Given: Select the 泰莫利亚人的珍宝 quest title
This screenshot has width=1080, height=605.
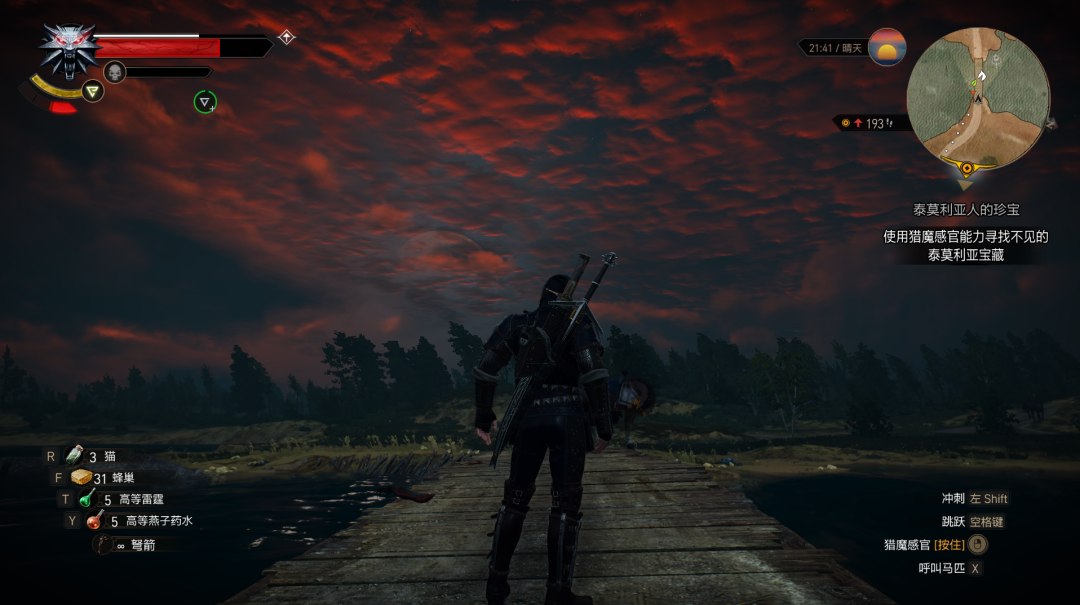Looking at the screenshot, I should tap(966, 210).
